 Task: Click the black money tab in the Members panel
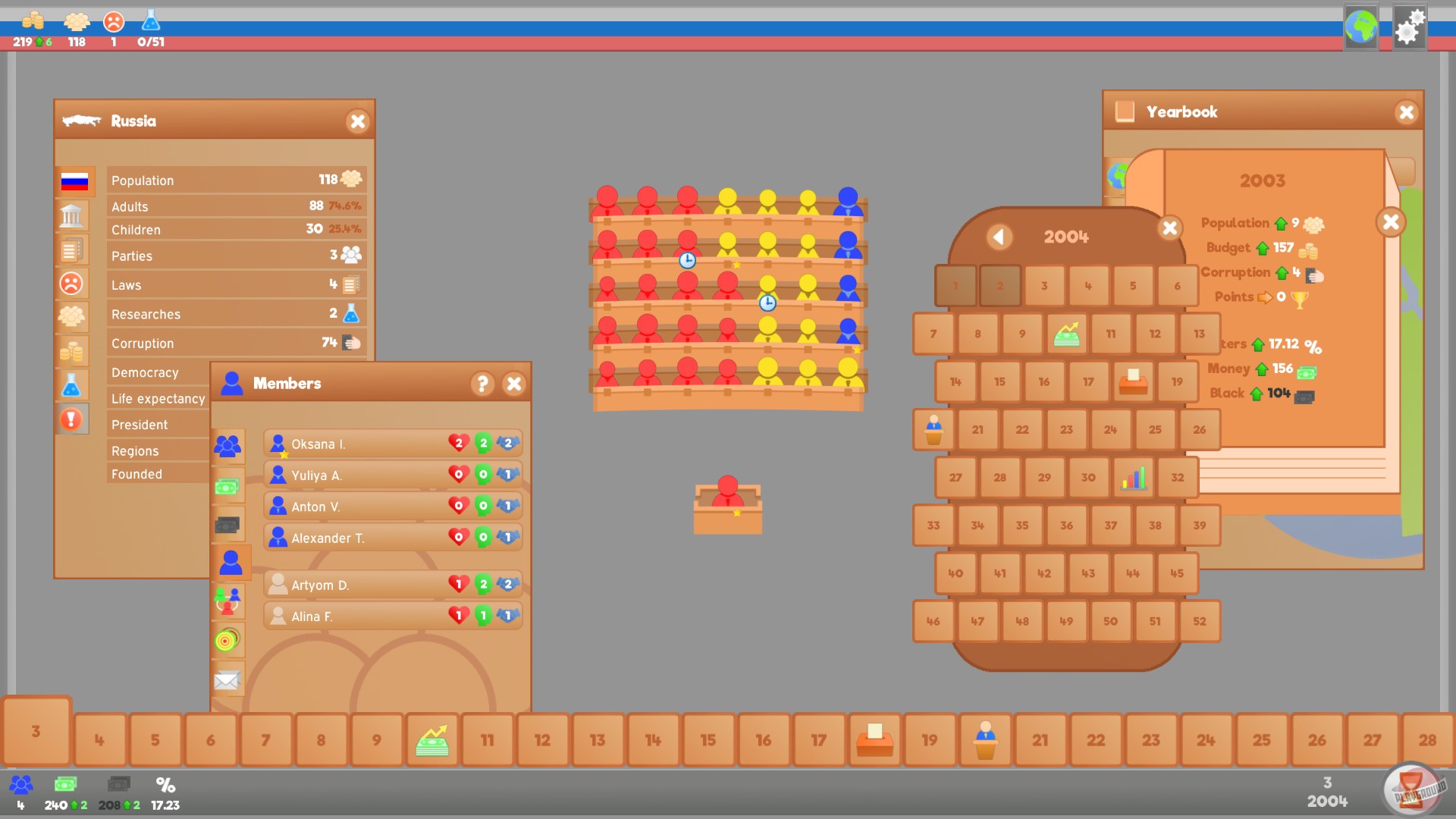click(228, 523)
